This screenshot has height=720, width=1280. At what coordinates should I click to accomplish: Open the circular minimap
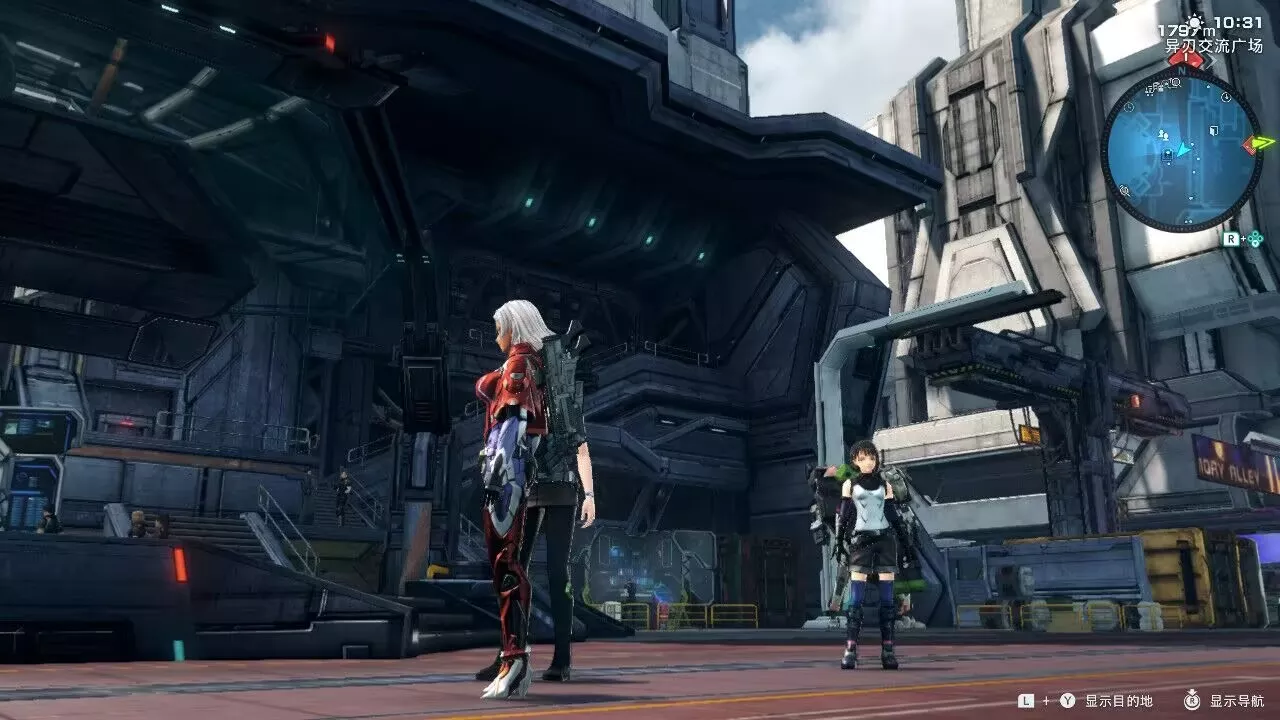pyautogui.click(x=1181, y=150)
